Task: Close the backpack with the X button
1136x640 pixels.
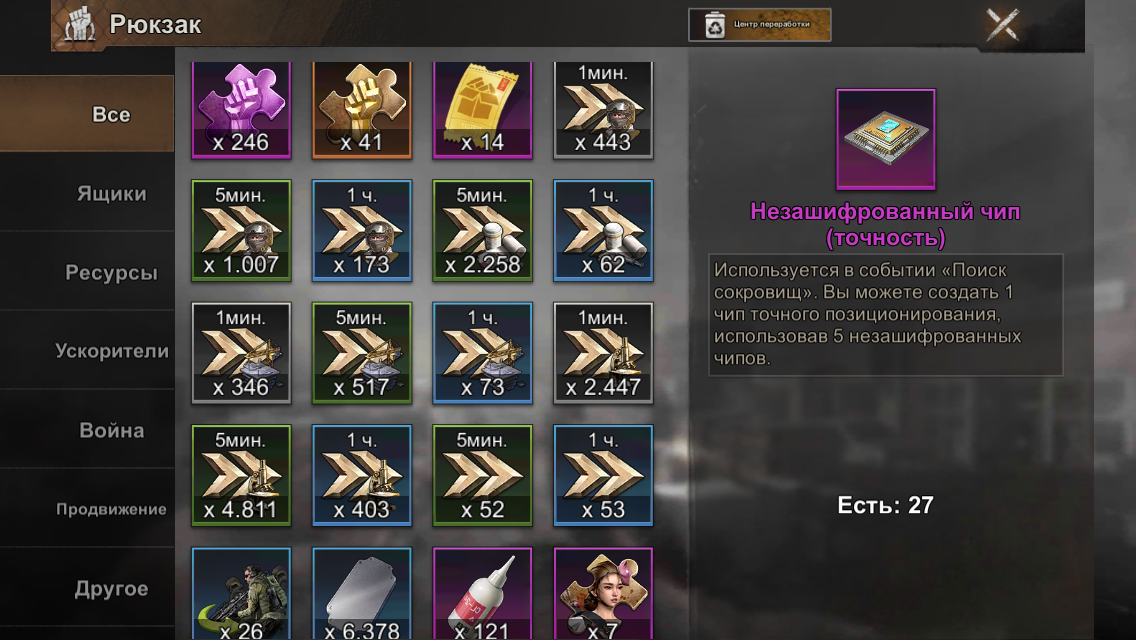Action: point(1002,25)
